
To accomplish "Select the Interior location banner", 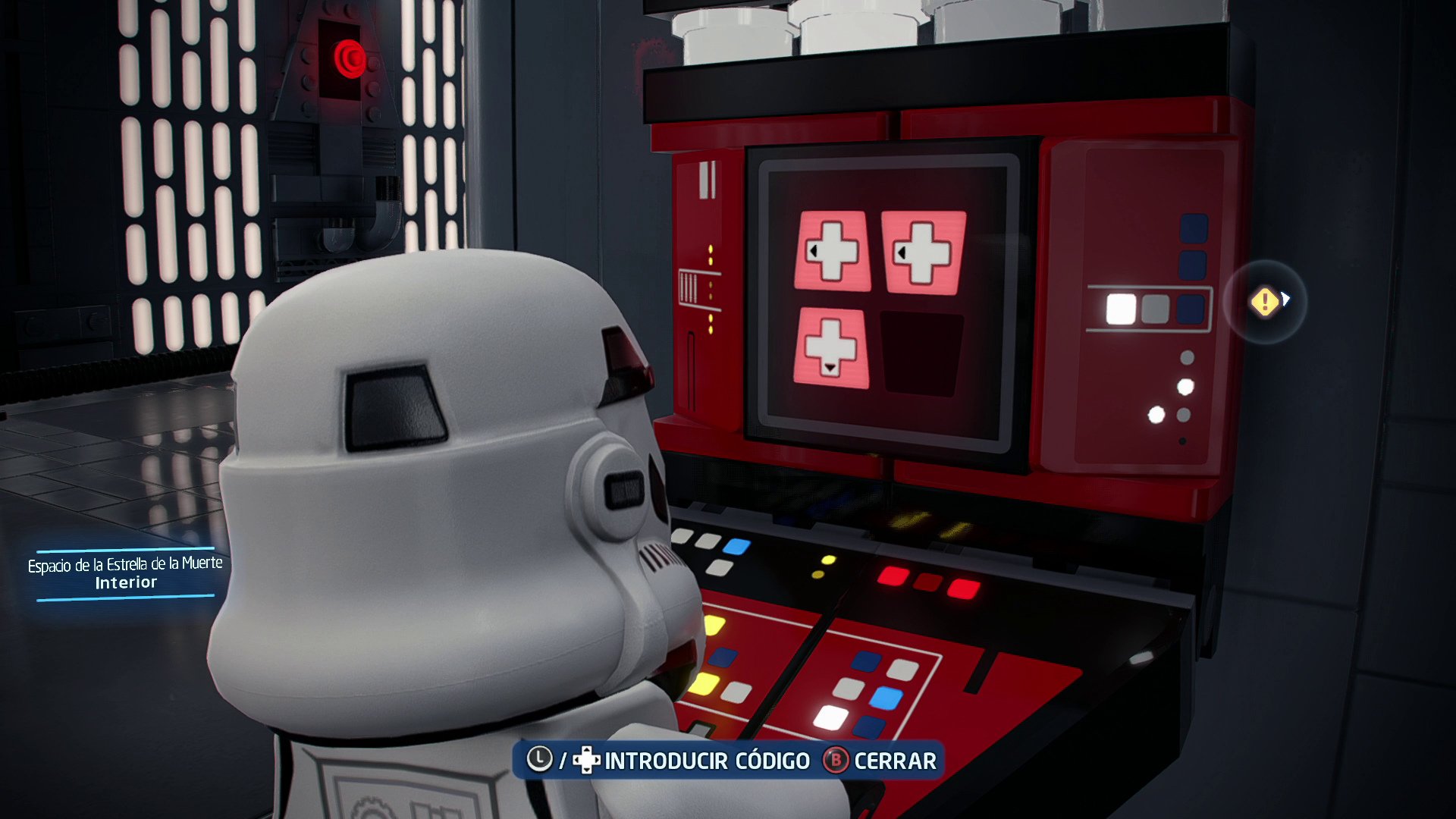I will click(x=124, y=583).
